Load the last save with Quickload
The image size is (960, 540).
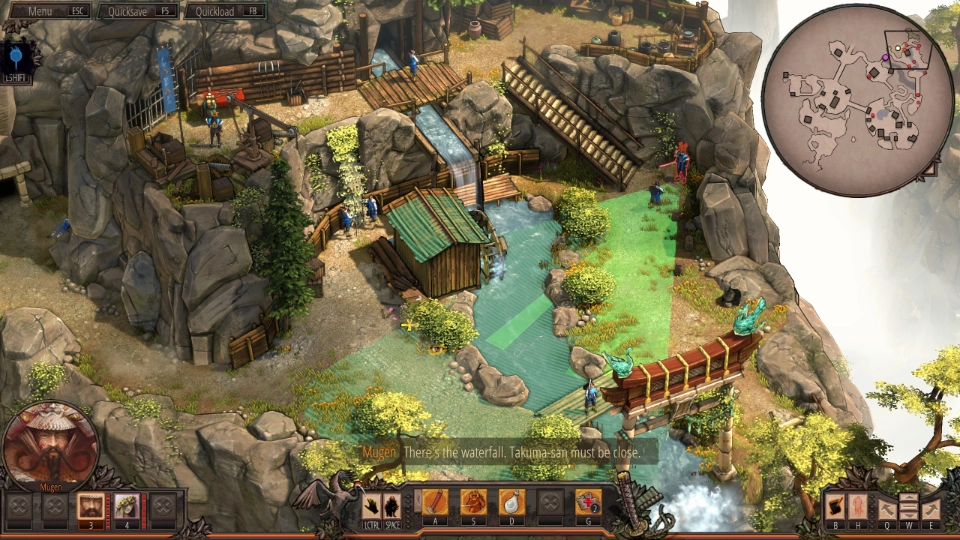[x=229, y=11]
